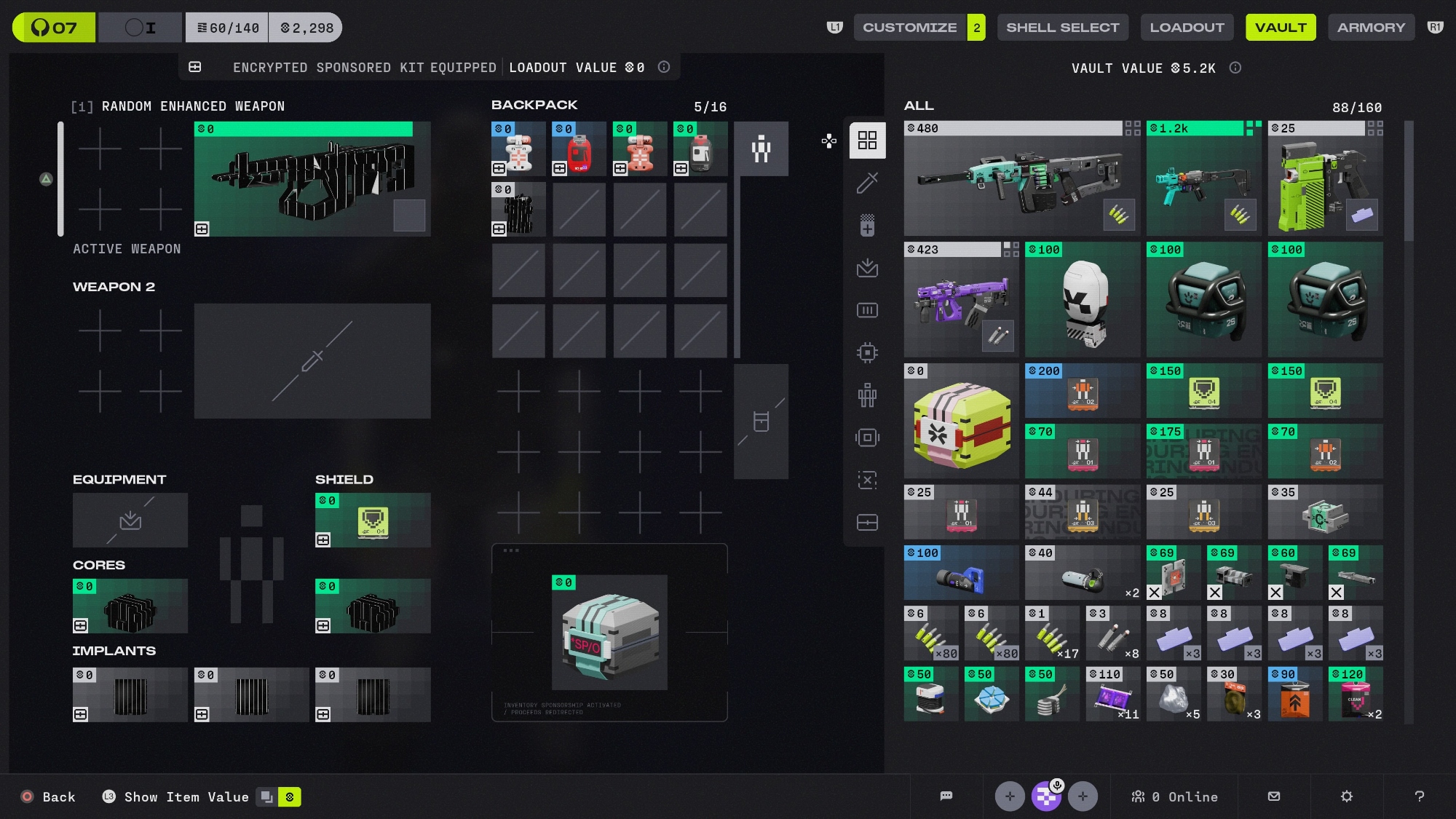Select the white helmet head item
Image resolution: width=1456 pixels, height=819 pixels.
click(x=1083, y=300)
